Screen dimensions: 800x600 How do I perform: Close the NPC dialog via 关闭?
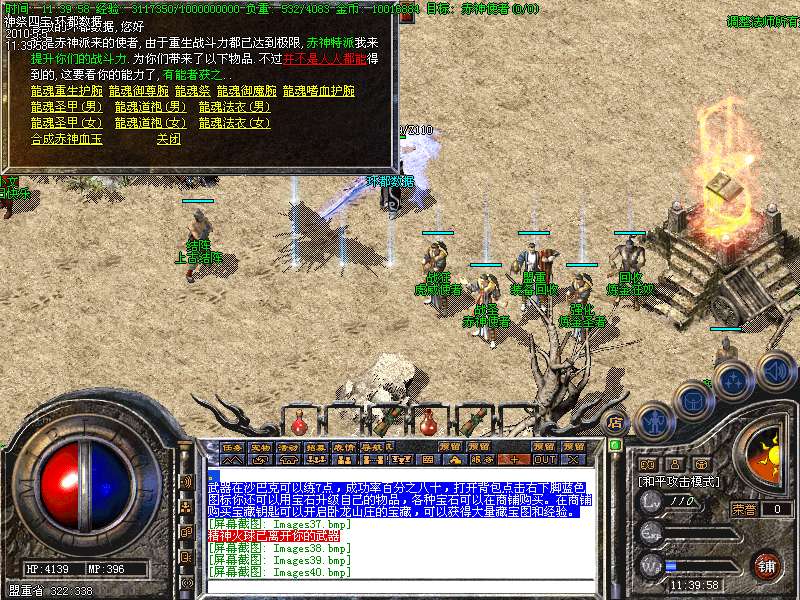(168, 139)
